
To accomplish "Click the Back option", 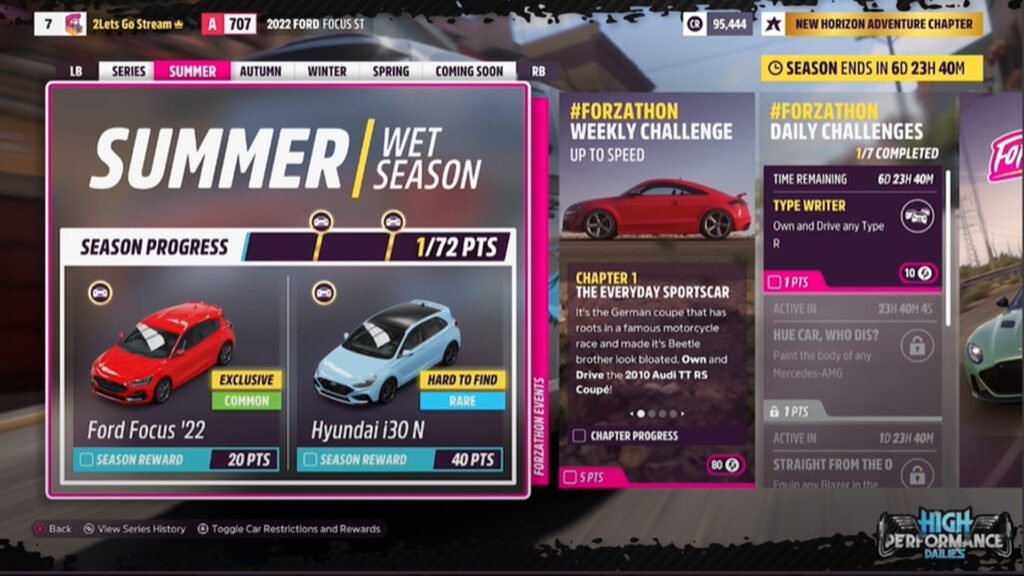I will pyautogui.click(x=53, y=529).
